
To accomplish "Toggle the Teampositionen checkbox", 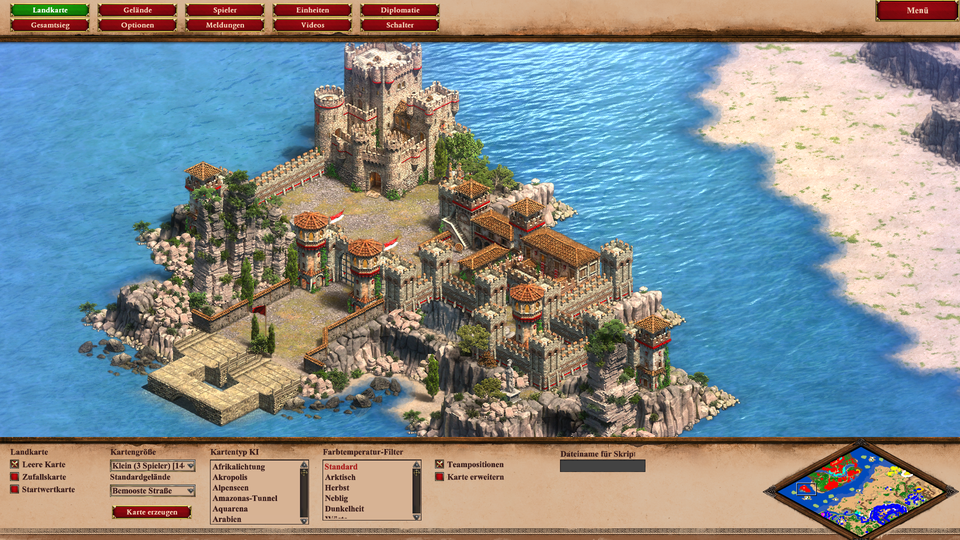I will 439,465.
